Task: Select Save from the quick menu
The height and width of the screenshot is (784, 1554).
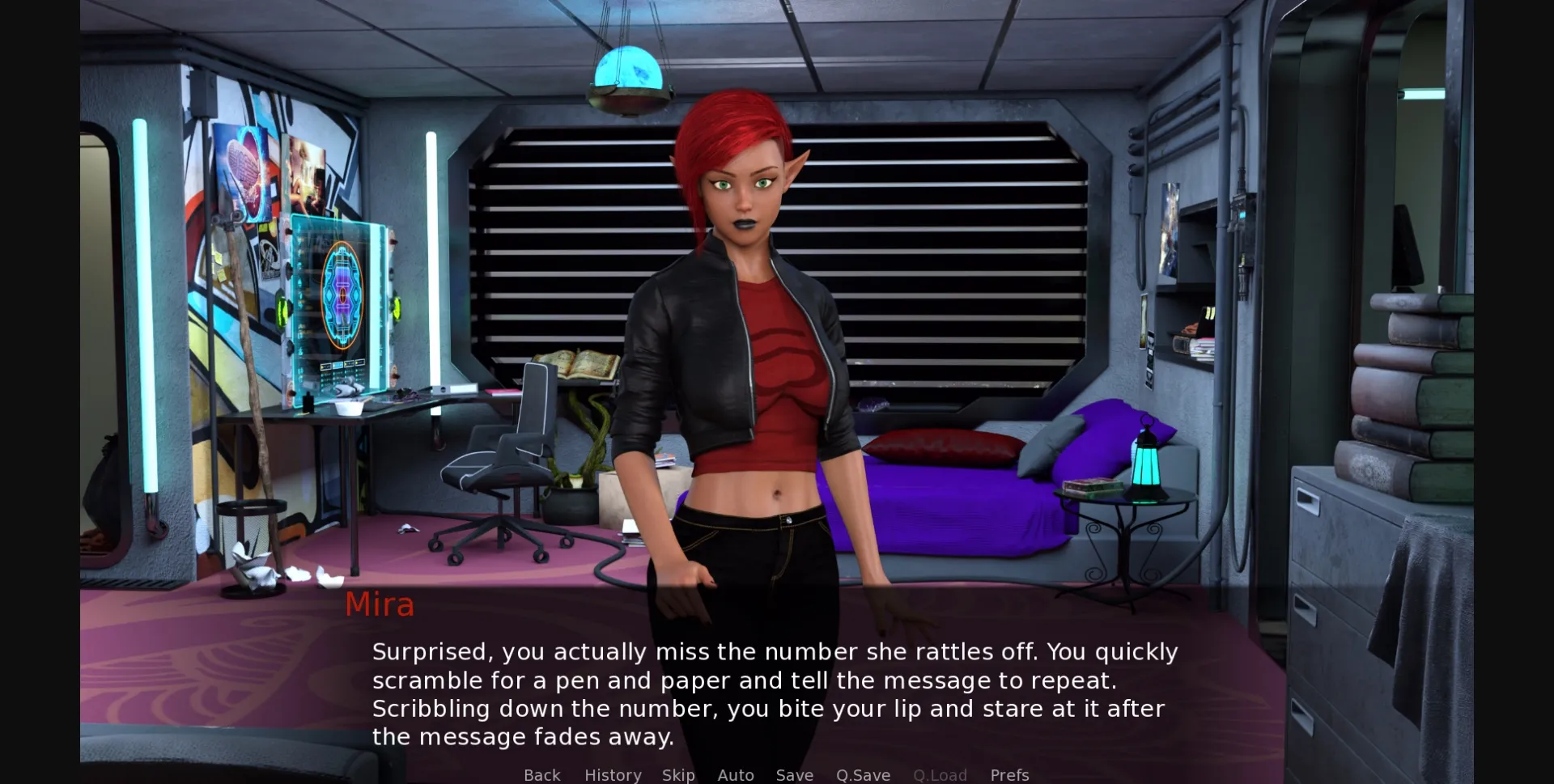Action: 794,774
